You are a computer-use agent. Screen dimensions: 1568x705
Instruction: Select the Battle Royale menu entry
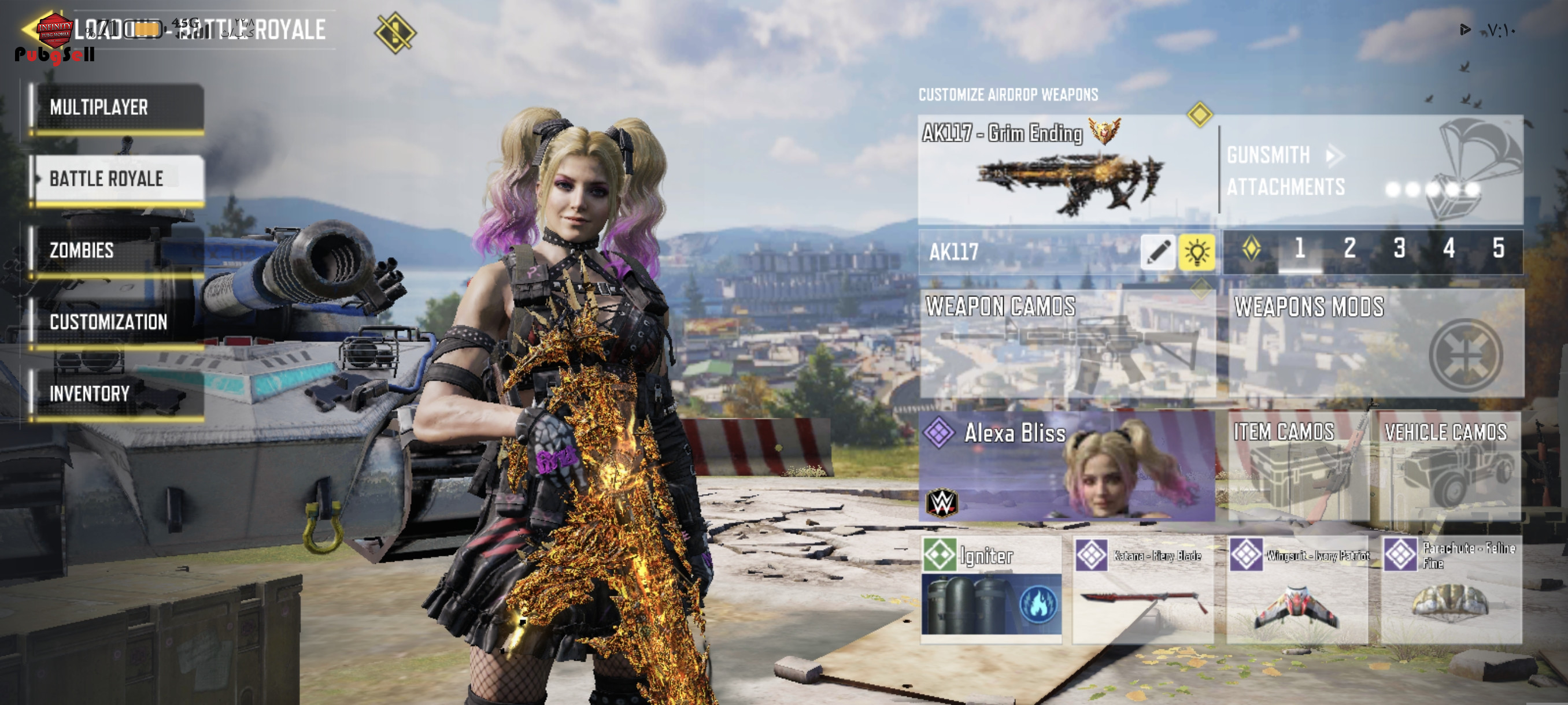(x=117, y=179)
